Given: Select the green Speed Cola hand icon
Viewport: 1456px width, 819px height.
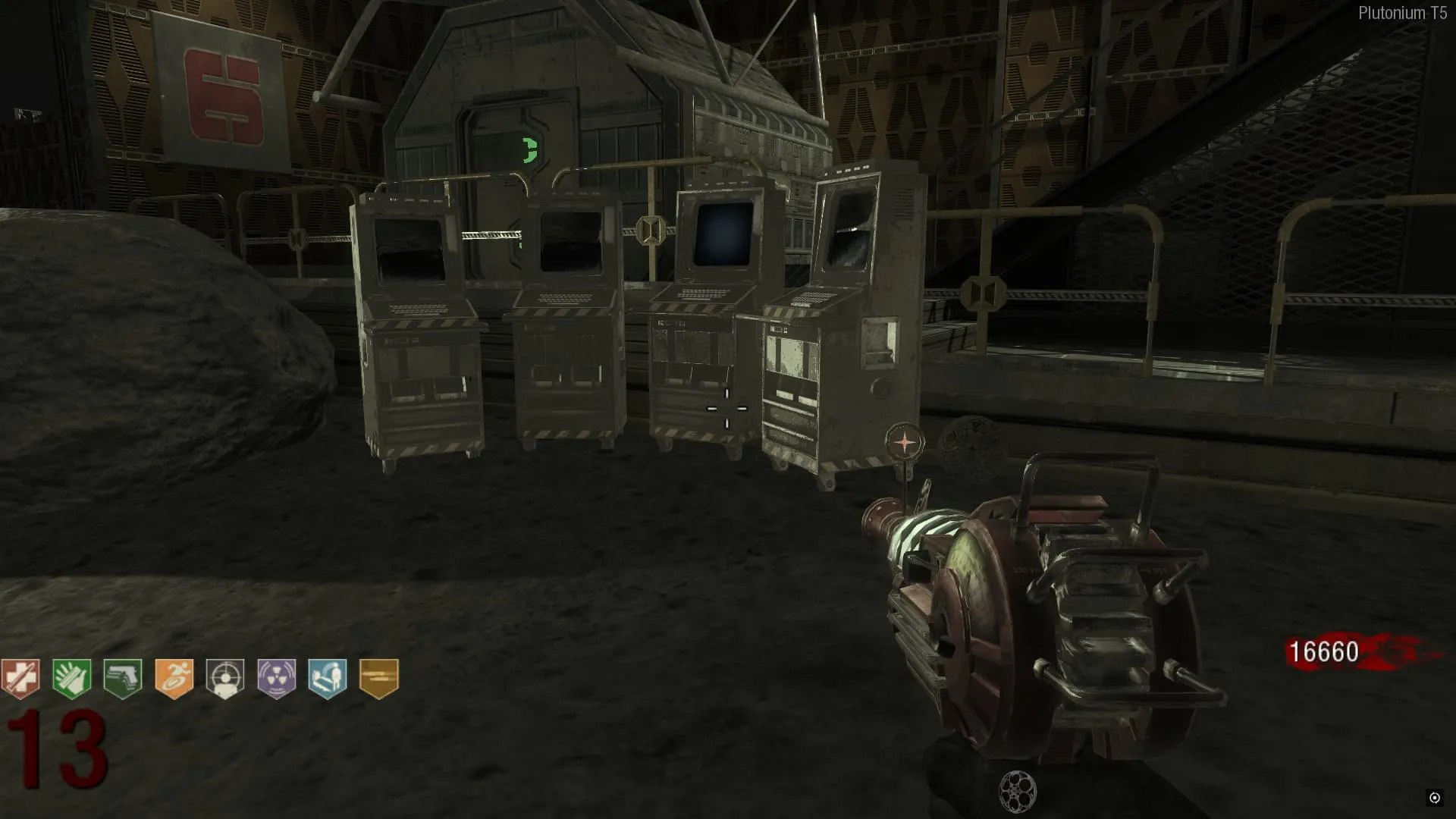Looking at the screenshot, I should [72, 677].
